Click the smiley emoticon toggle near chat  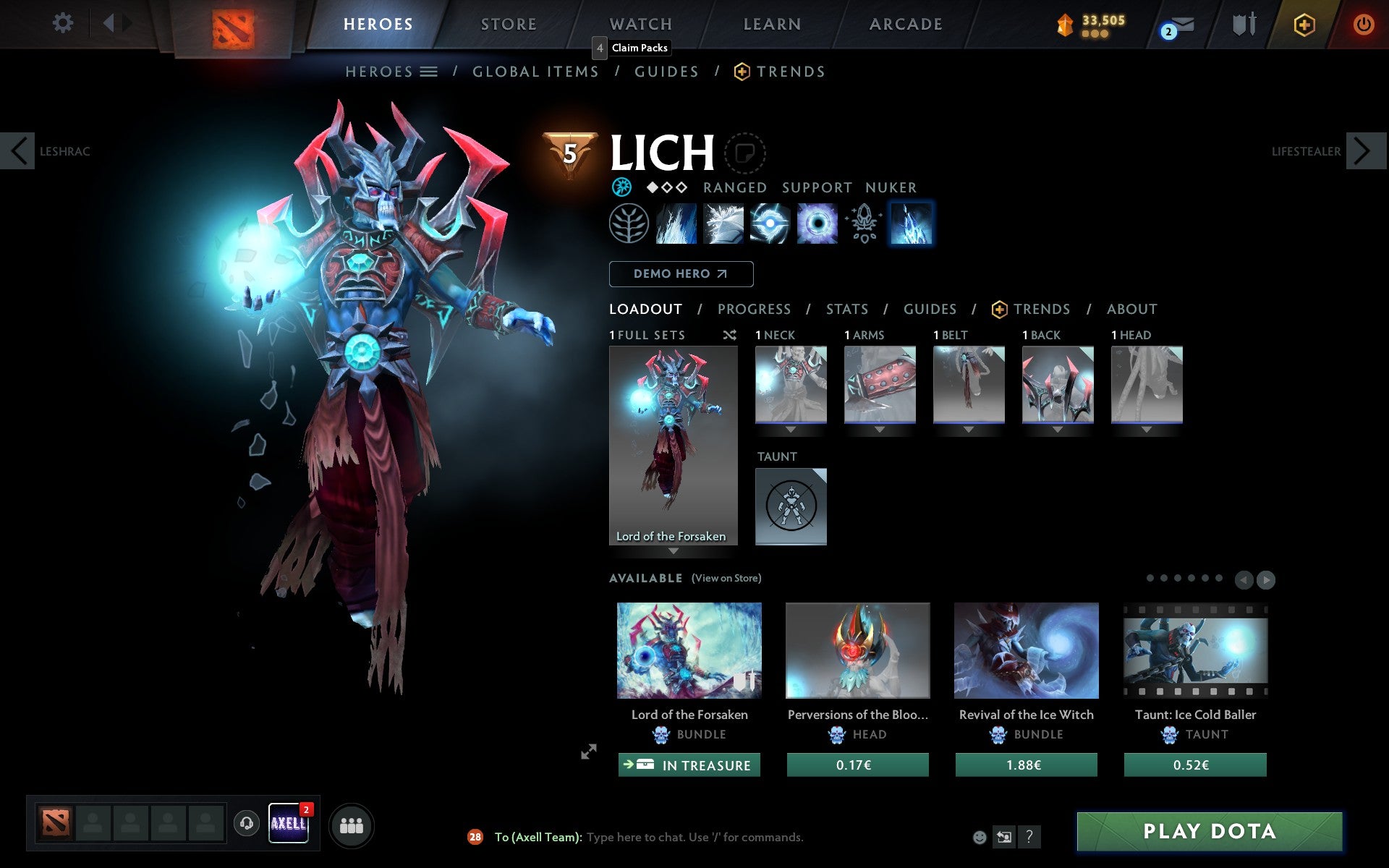[980, 837]
